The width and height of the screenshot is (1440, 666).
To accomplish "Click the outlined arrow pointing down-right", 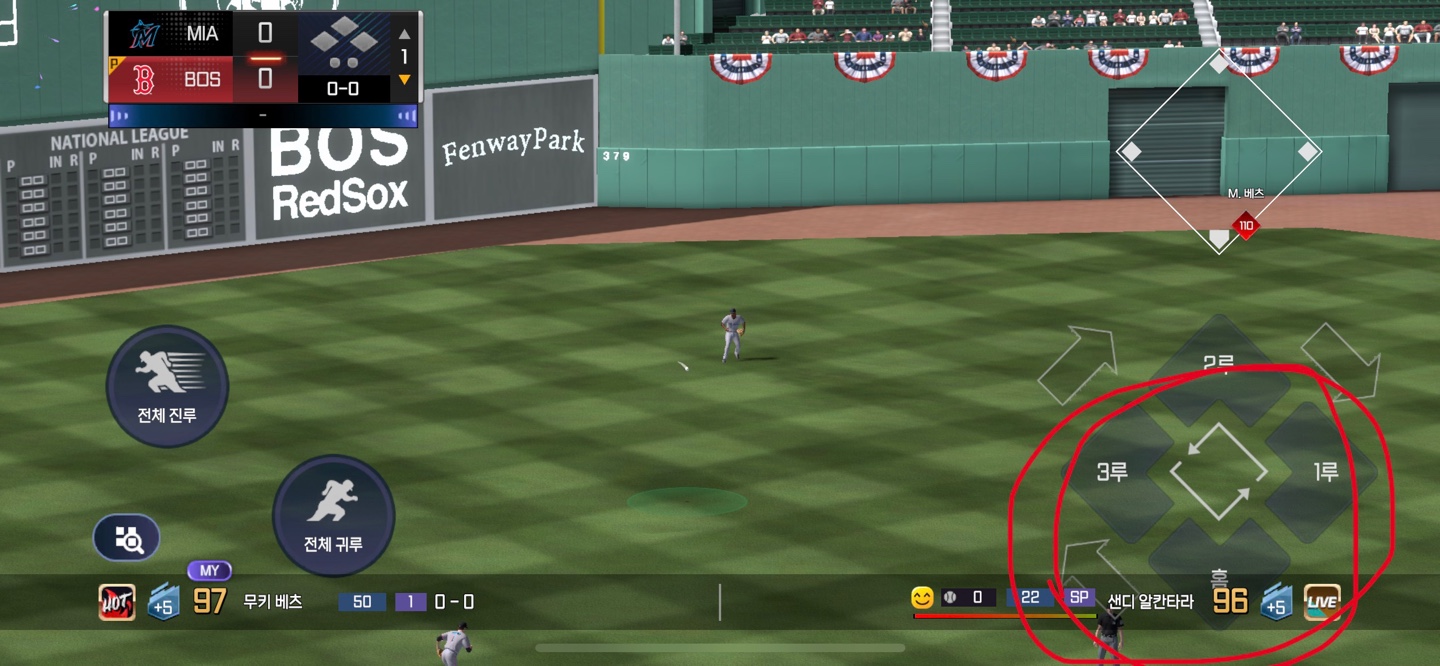I will [x=1342, y=361].
